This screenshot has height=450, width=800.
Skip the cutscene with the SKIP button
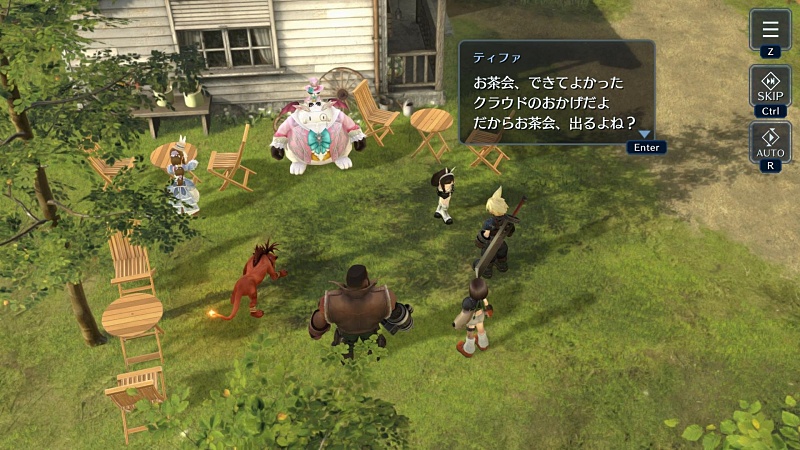pos(769,86)
